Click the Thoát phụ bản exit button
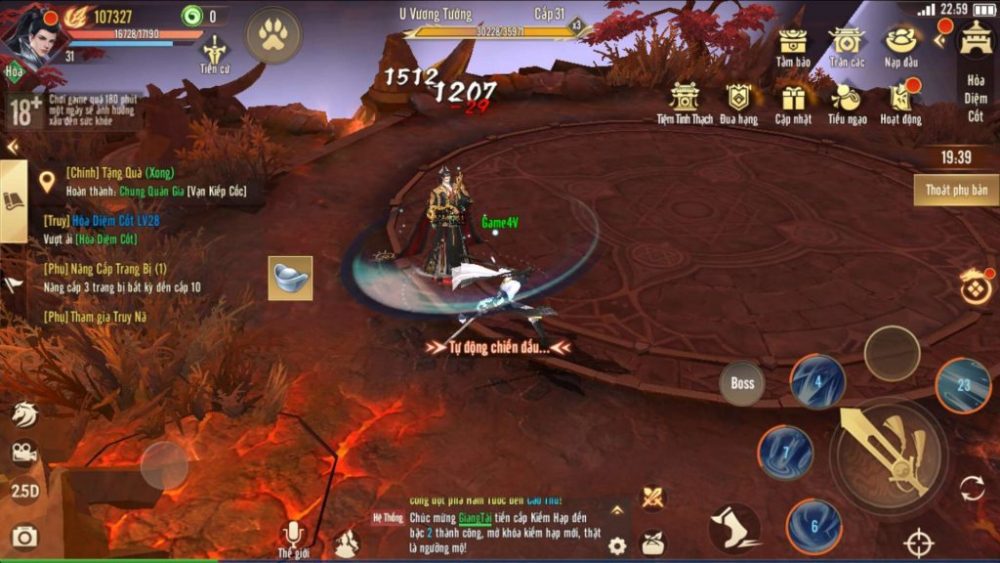The height and width of the screenshot is (563, 1000). pyautogui.click(x=956, y=190)
